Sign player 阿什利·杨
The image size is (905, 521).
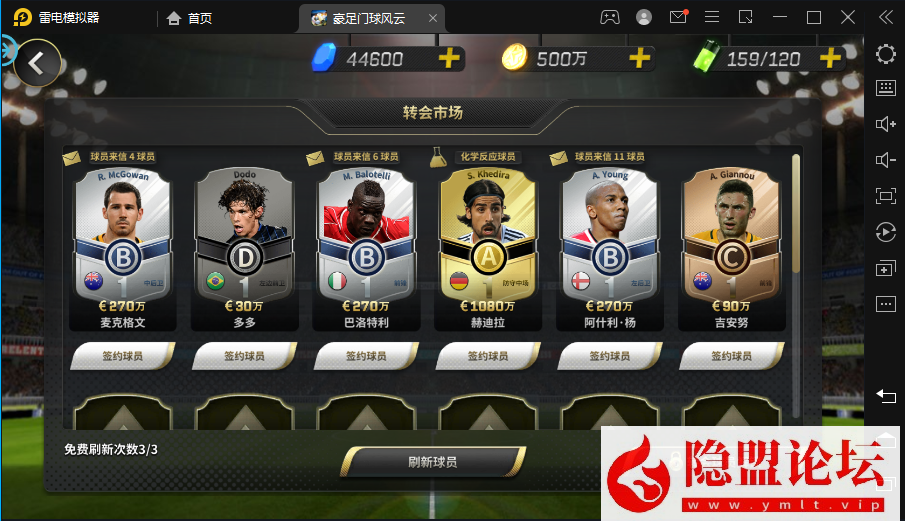pyautogui.click(x=609, y=356)
